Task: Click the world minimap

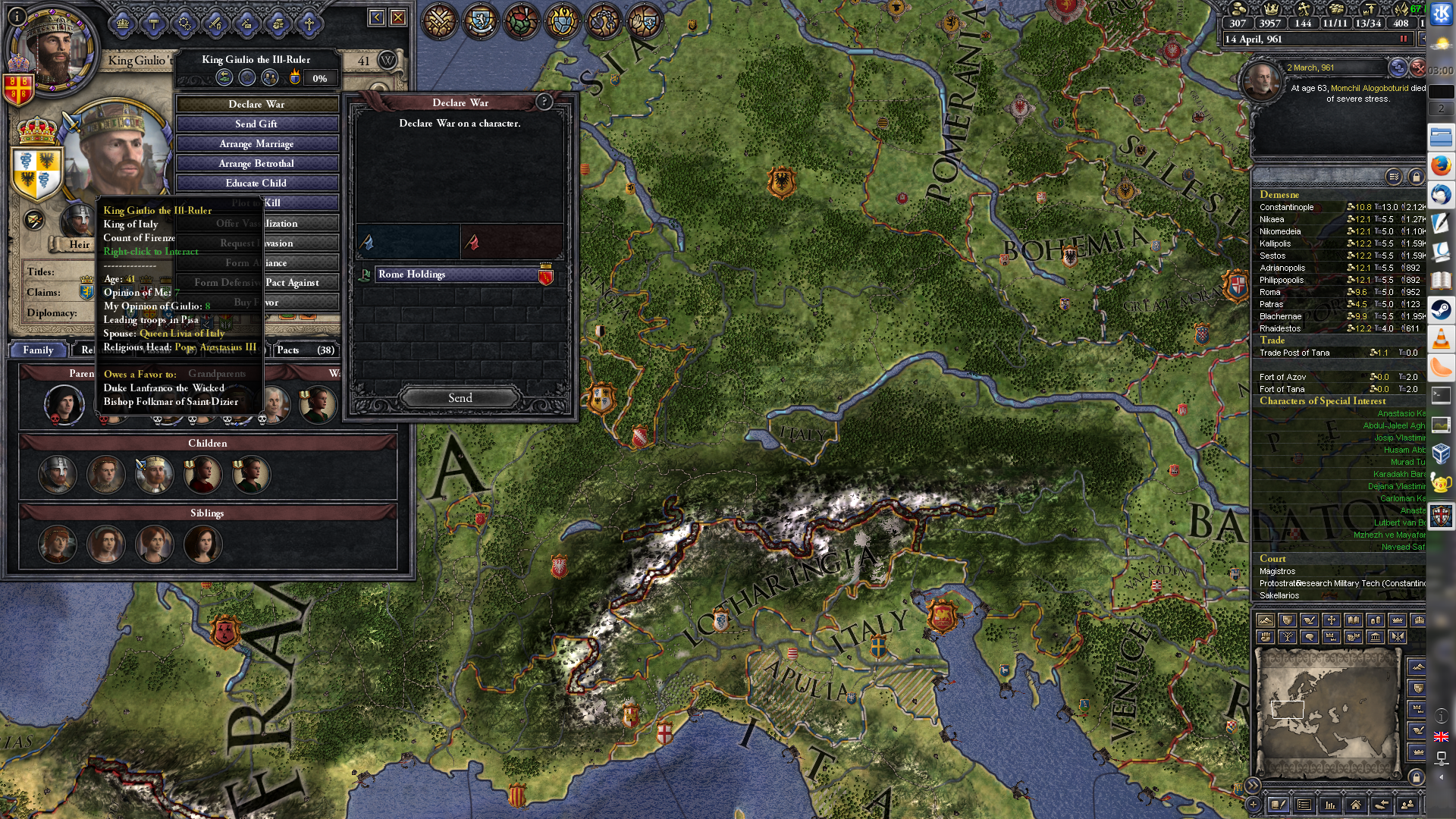Action: point(1327,711)
